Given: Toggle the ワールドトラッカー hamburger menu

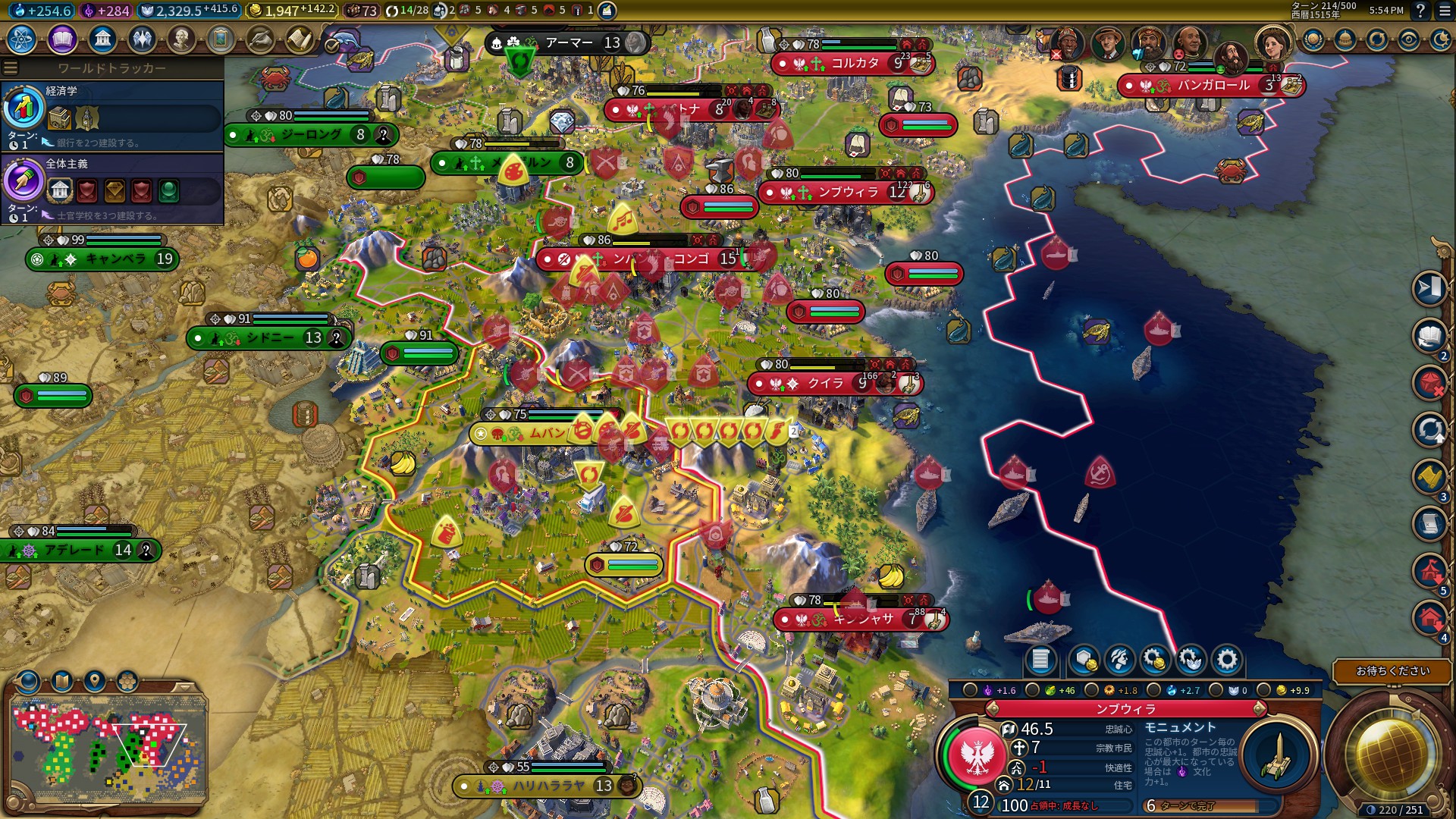Looking at the screenshot, I should (11, 68).
